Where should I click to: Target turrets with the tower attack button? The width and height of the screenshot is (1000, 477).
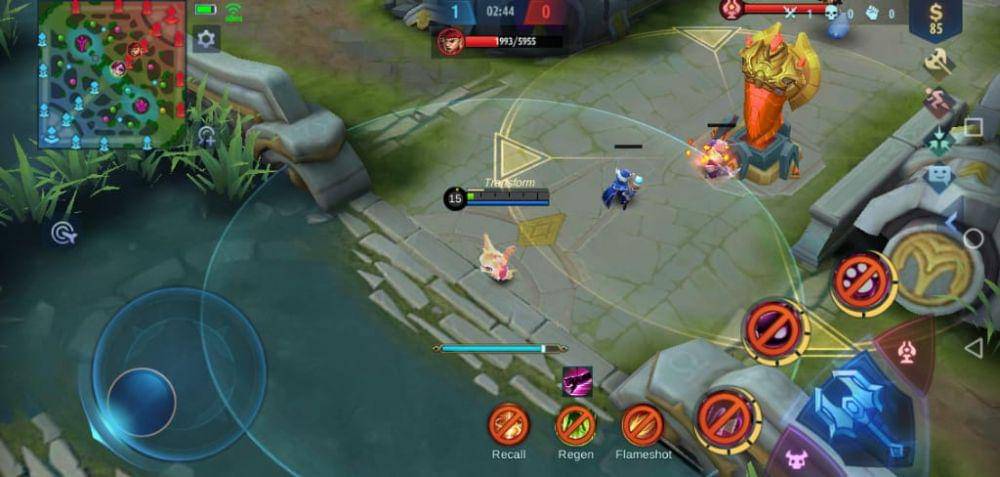pos(903,351)
